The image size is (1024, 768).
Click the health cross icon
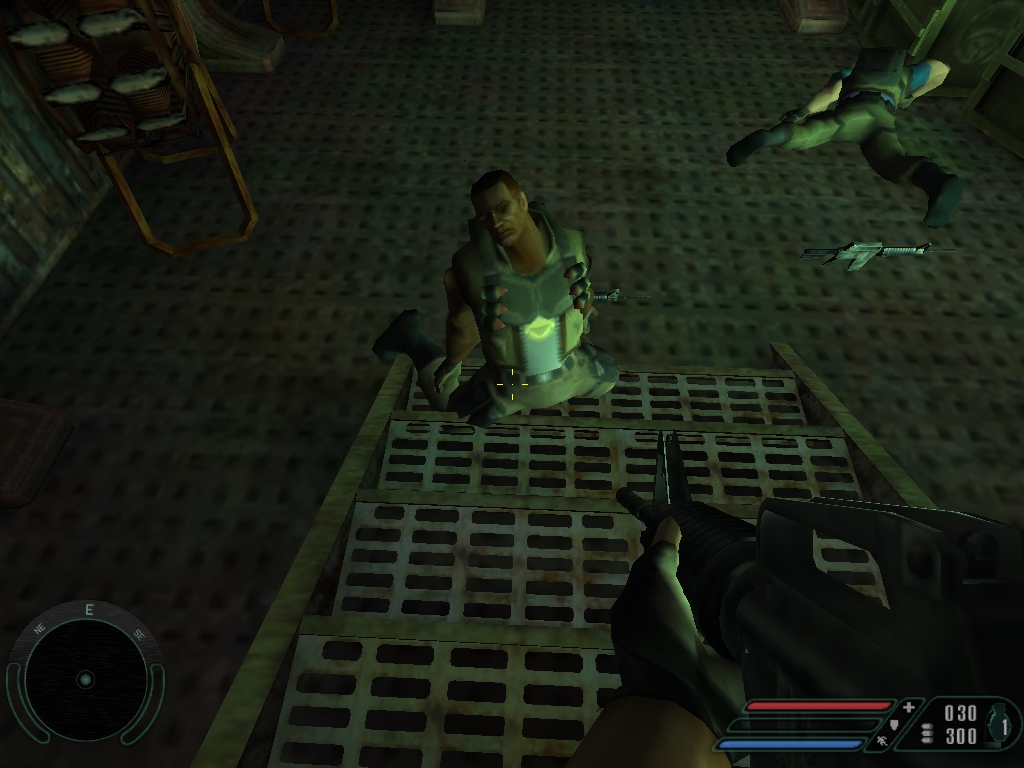coord(908,707)
